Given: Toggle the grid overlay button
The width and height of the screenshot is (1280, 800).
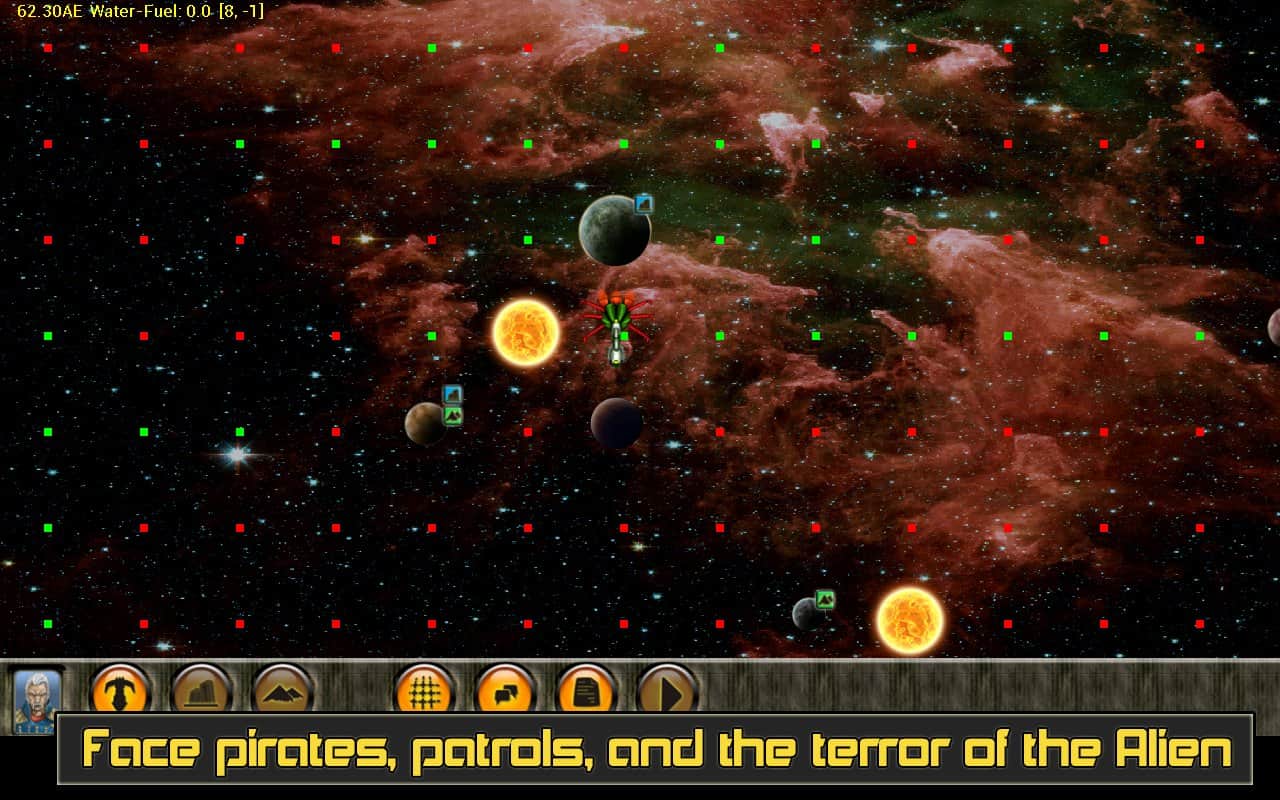Looking at the screenshot, I should pyautogui.click(x=426, y=691).
